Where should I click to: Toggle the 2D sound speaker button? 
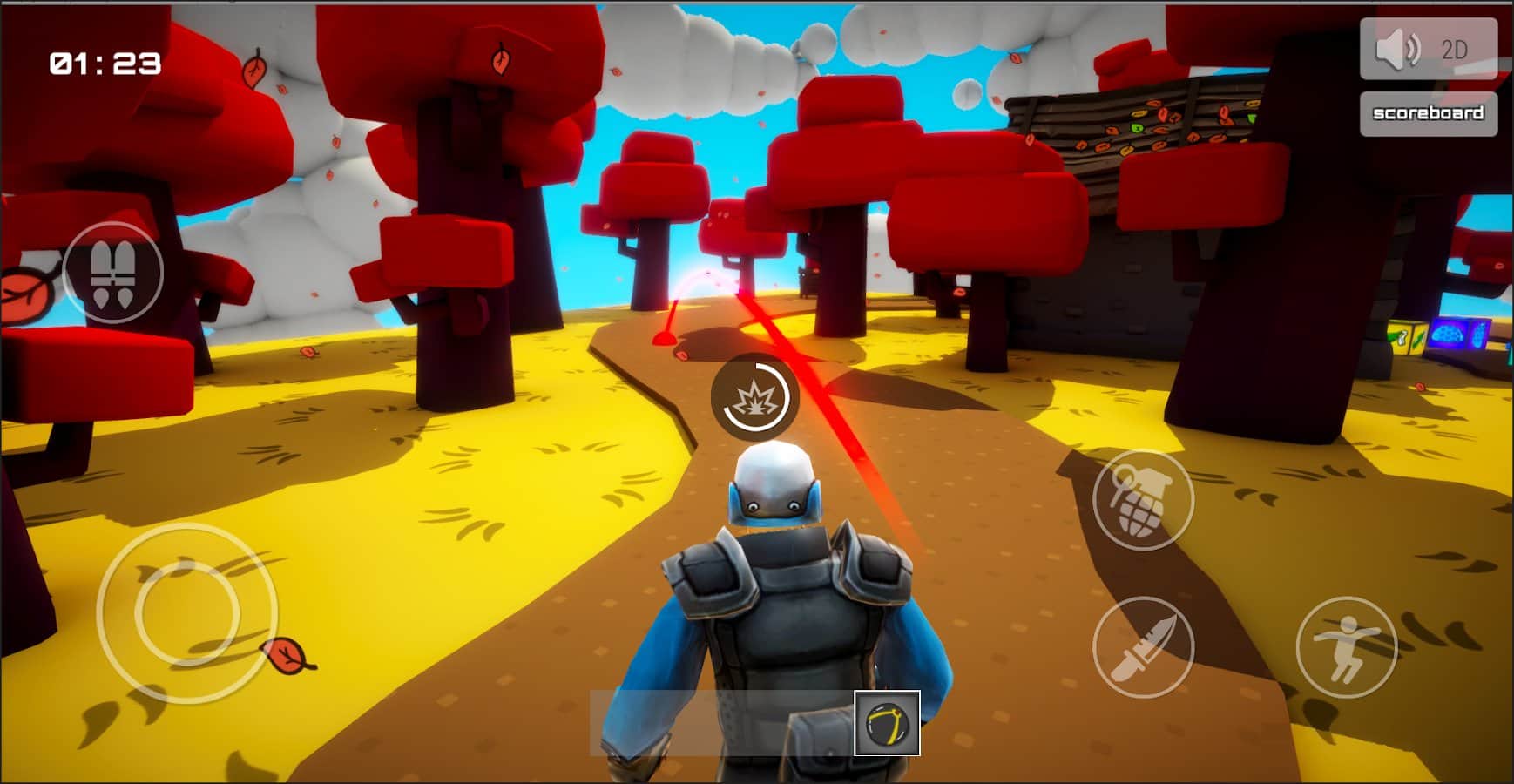[1428, 50]
